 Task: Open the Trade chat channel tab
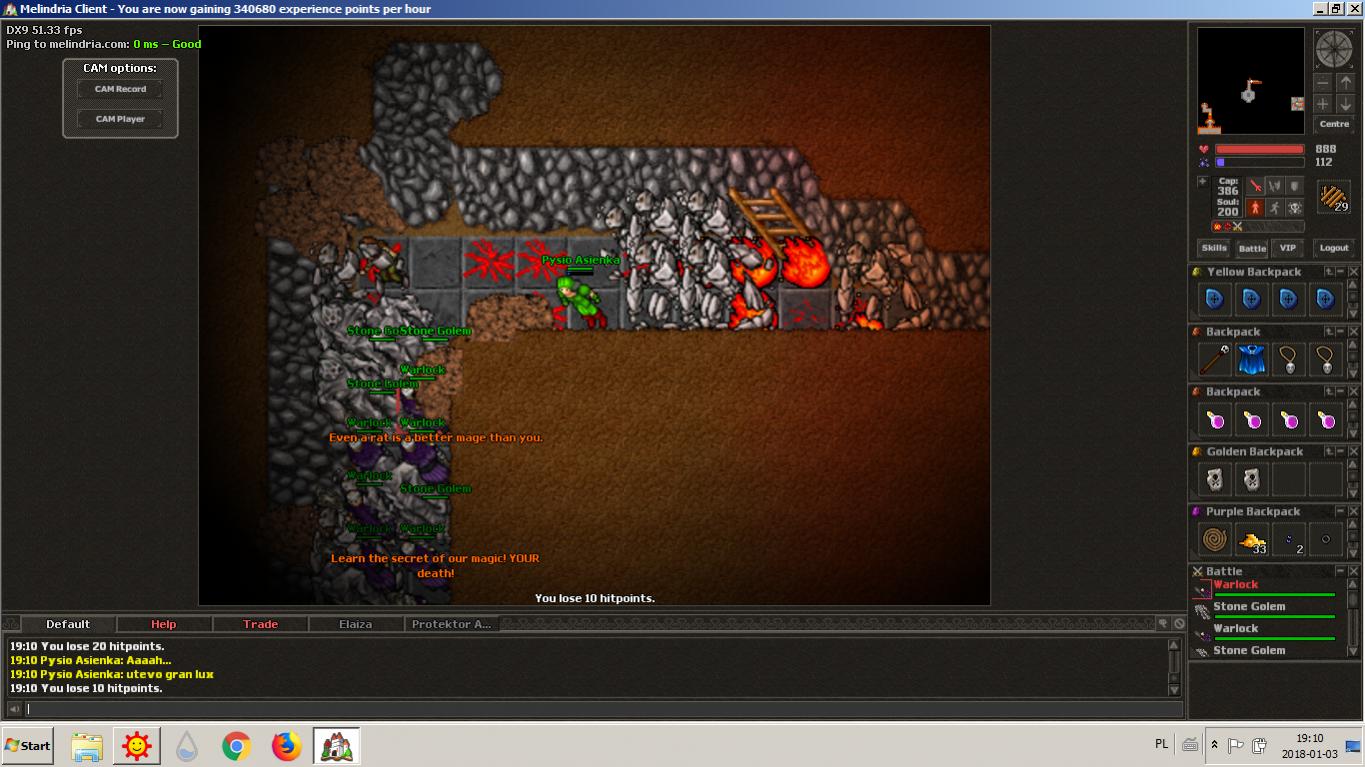coord(260,624)
